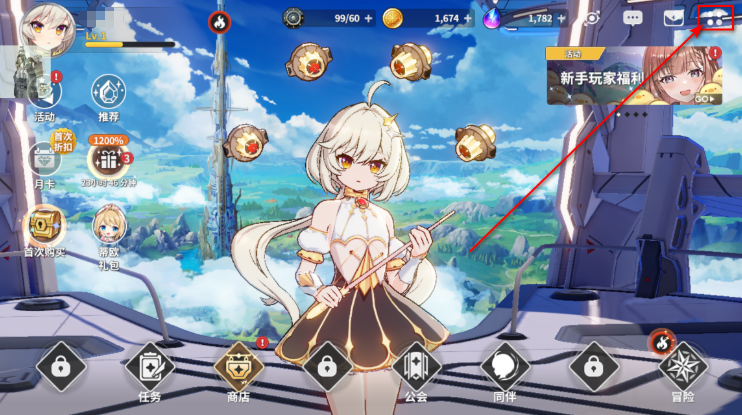Open the red-highlighted menu icon in the corner
Viewport: 742px width, 415px height.
click(716, 17)
